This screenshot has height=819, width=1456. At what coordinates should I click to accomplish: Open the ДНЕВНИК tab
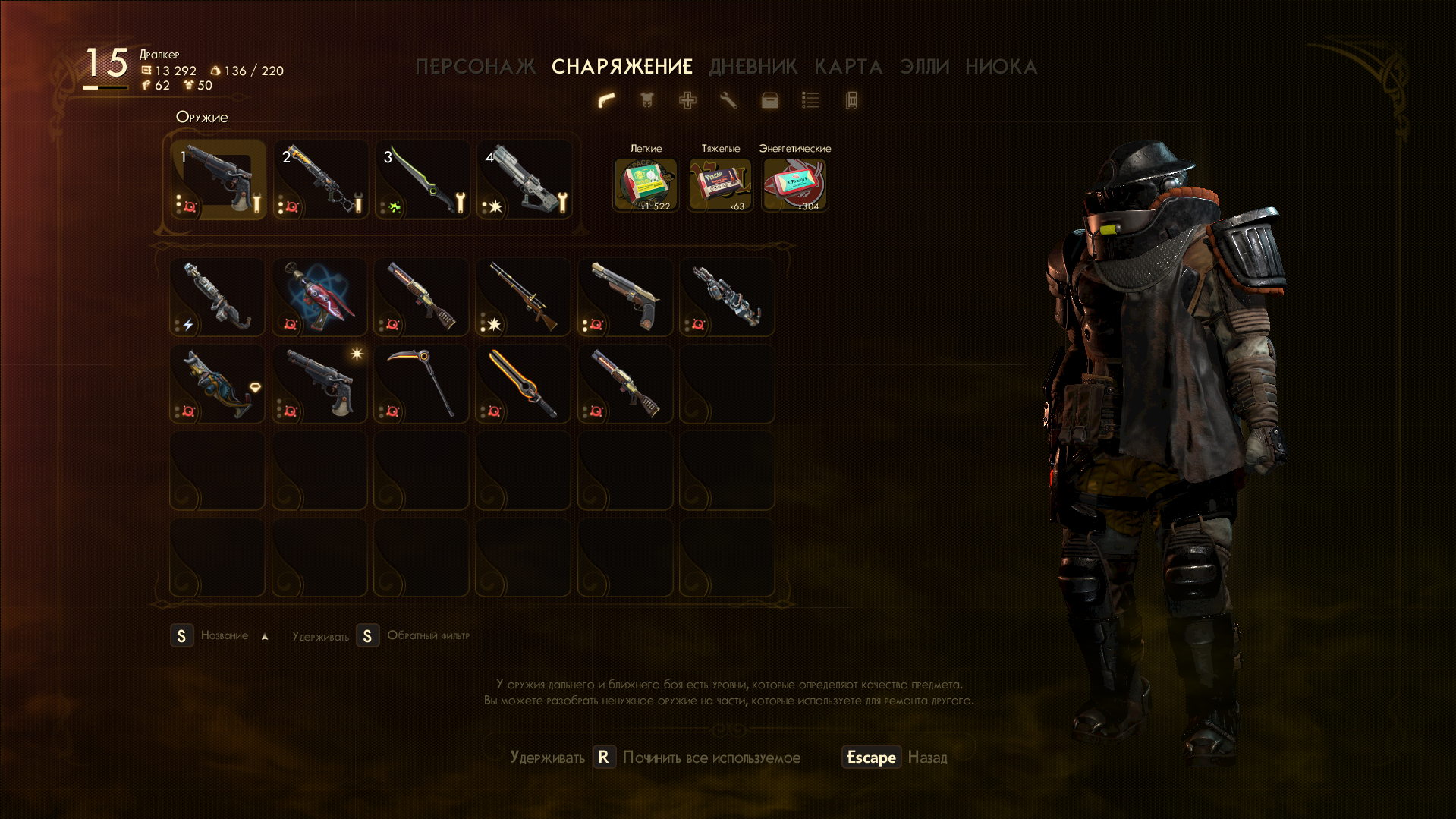click(753, 67)
